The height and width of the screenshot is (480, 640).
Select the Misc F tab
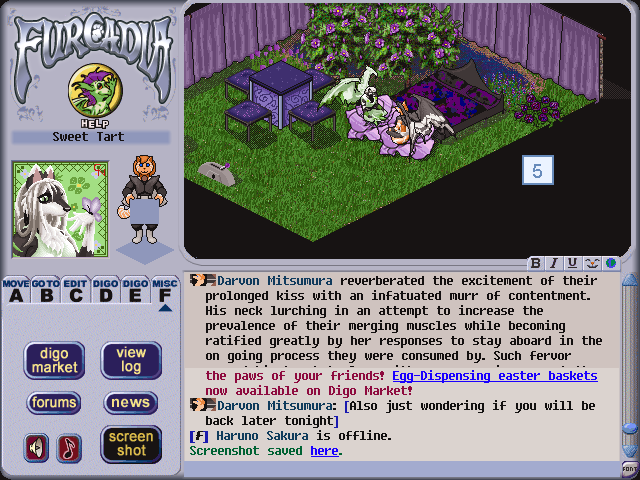click(165, 290)
